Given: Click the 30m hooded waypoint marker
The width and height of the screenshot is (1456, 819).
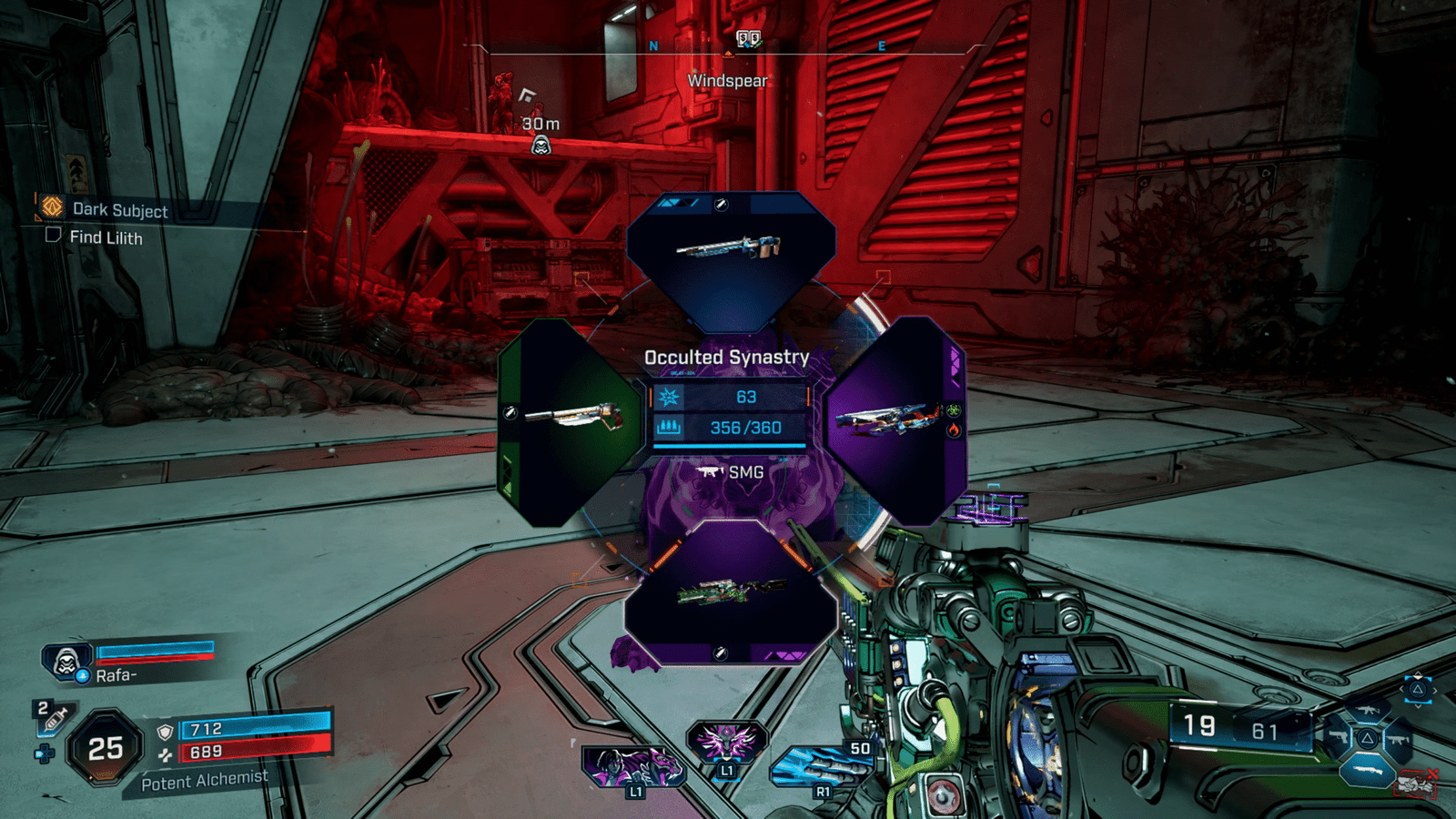Looking at the screenshot, I should pos(541,146).
